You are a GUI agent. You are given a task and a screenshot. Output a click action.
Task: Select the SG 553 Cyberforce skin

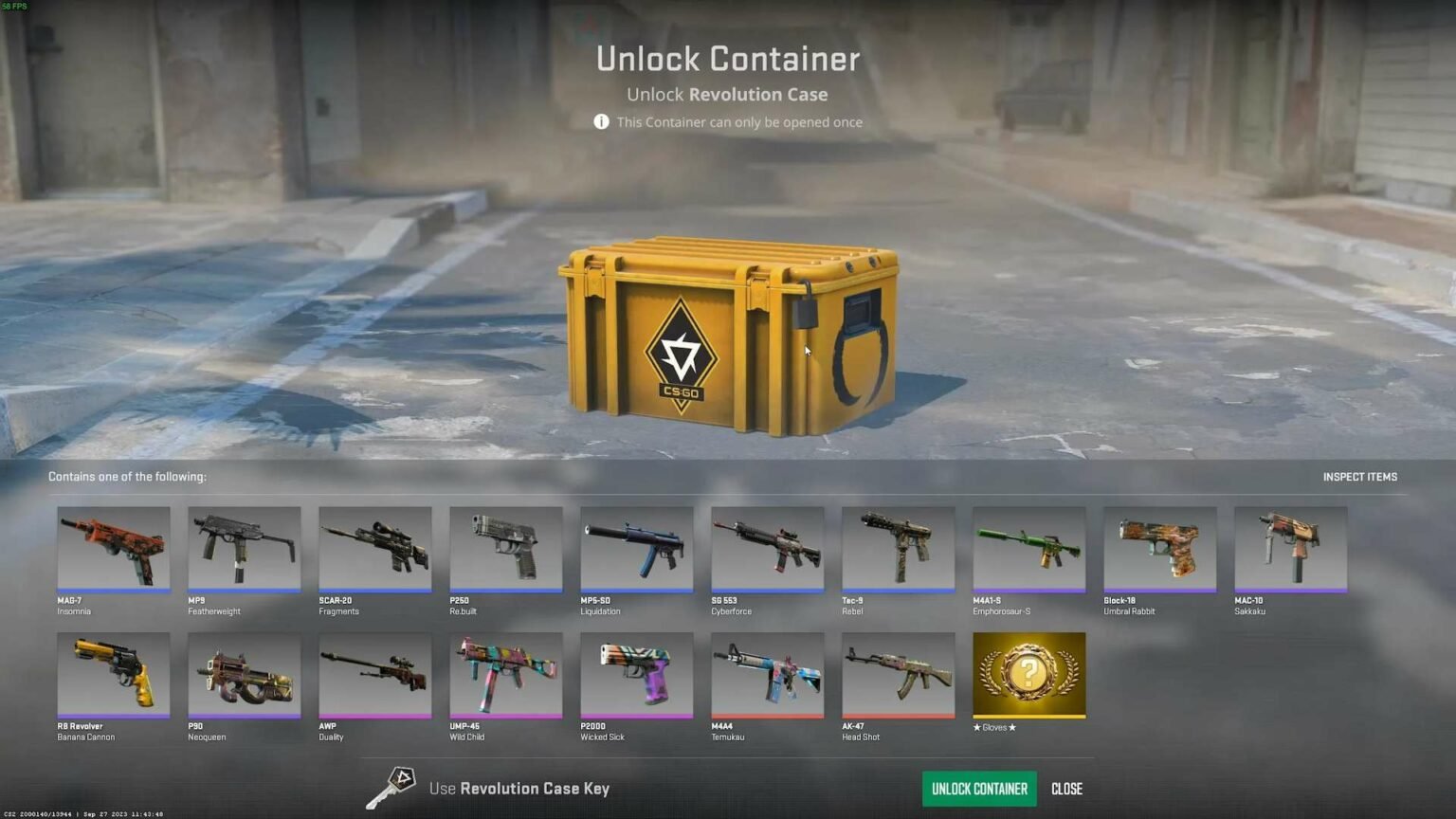click(767, 550)
